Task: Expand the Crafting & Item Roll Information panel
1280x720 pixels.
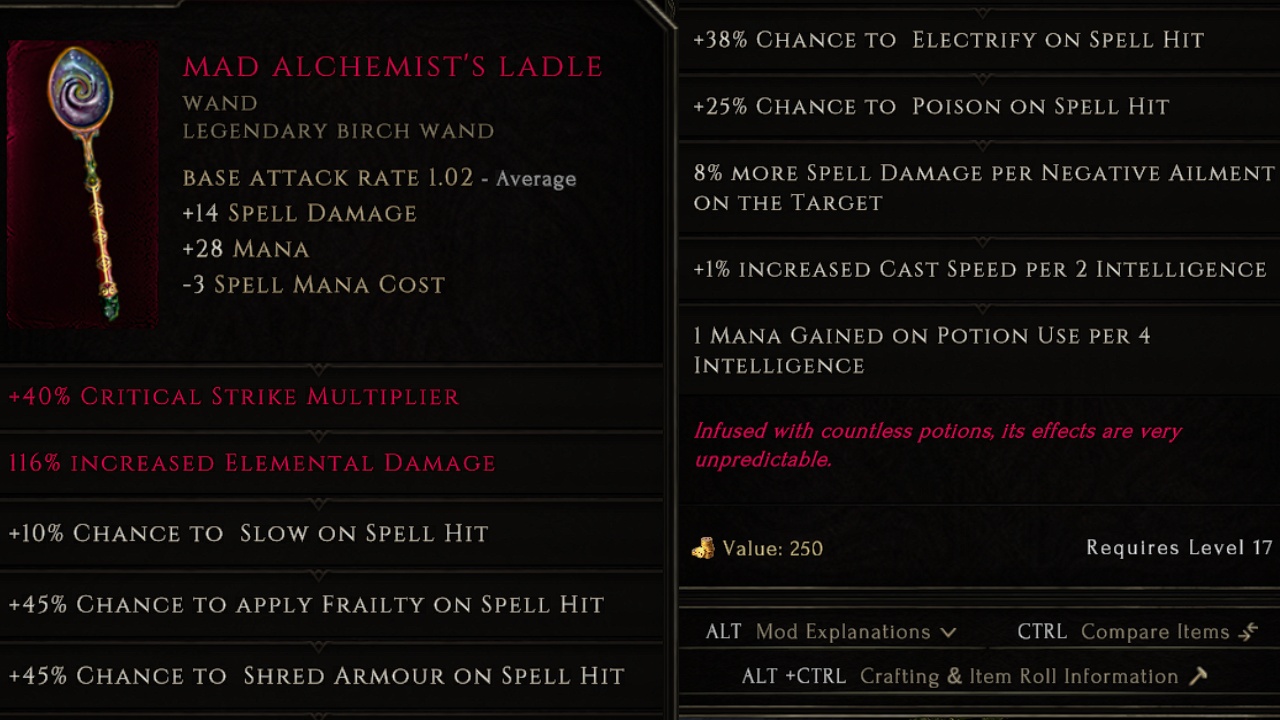Action: click(x=1015, y=676)
